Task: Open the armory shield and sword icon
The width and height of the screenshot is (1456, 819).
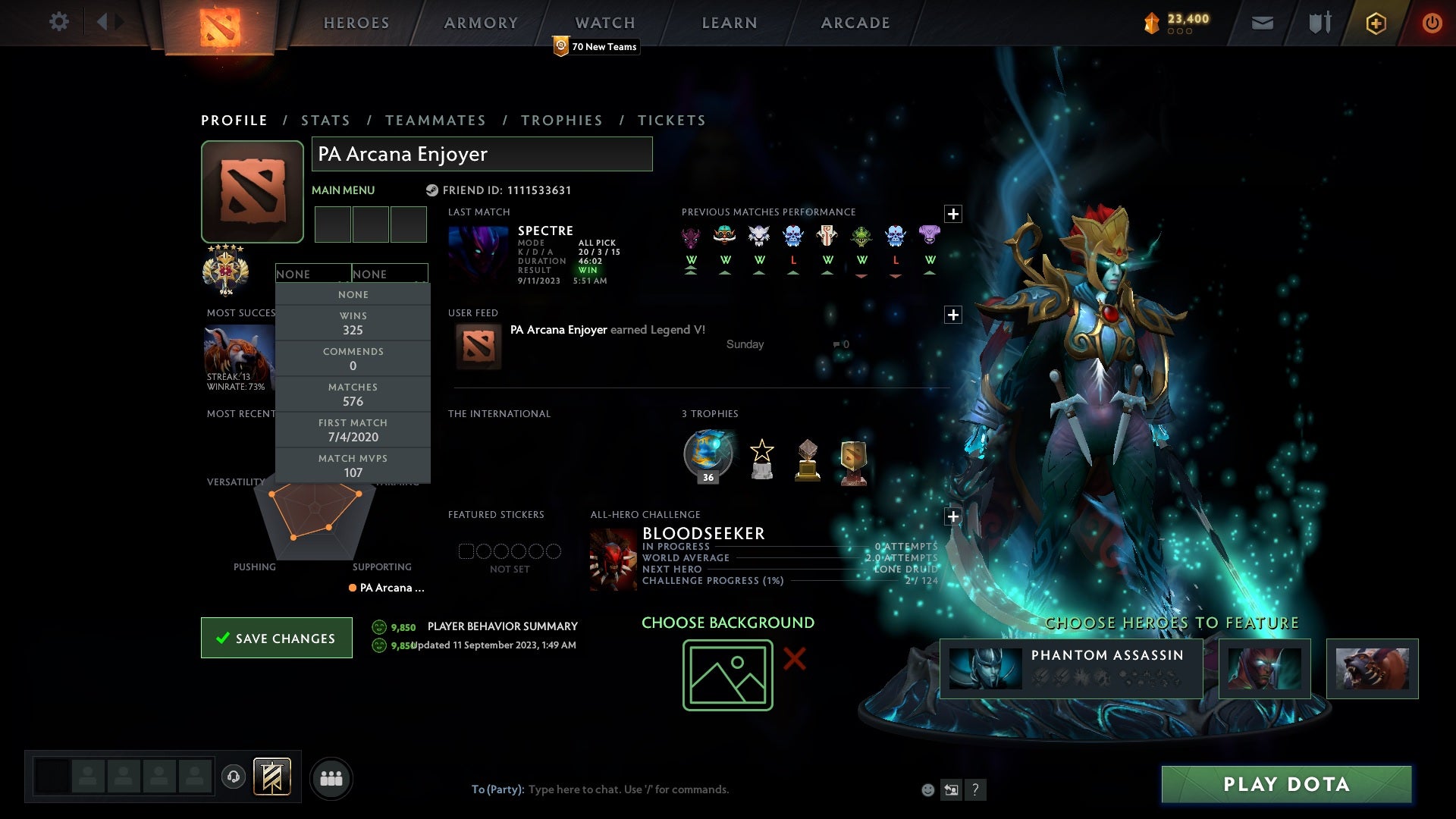Action: pos(1319,23)
